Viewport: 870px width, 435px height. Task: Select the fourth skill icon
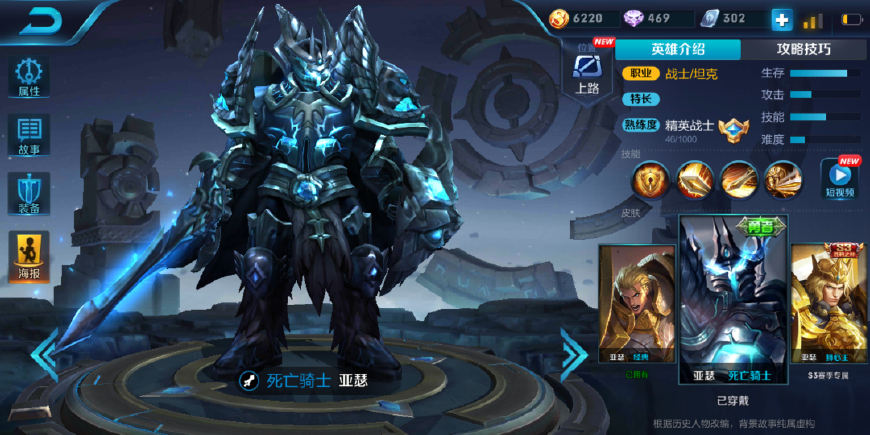click(x=783, y=180)
